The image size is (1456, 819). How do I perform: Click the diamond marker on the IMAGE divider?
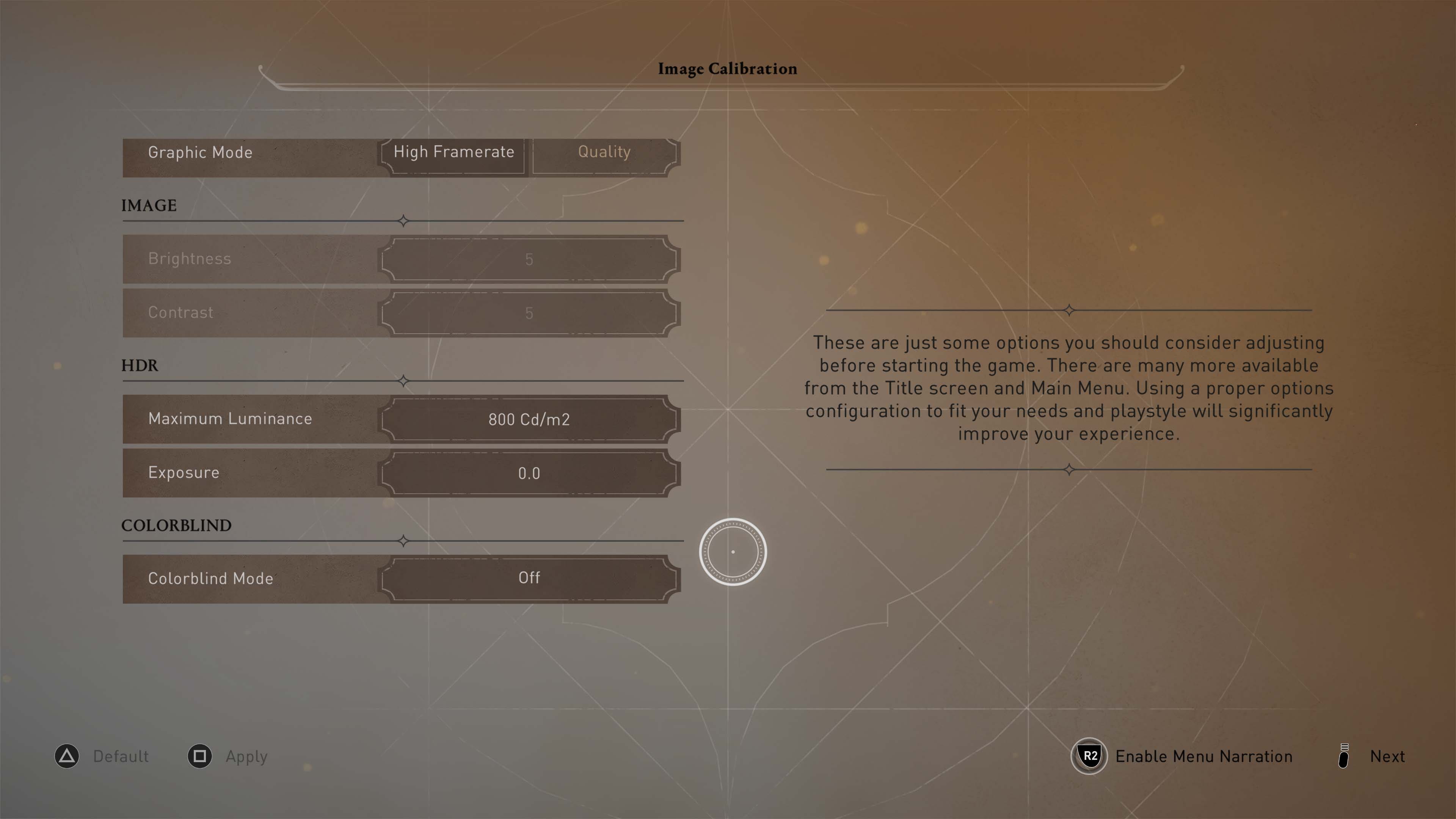click(x=403, y=221)
